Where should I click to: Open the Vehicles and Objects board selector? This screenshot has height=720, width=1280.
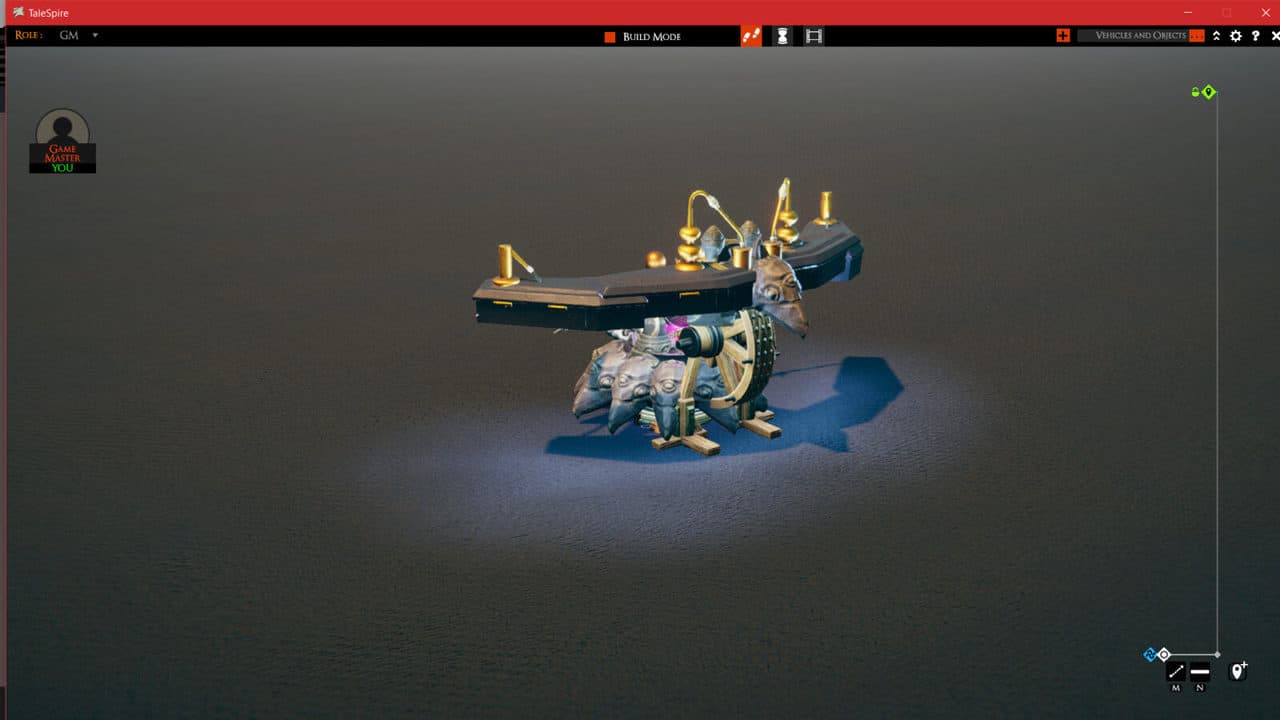[1140, 36]
